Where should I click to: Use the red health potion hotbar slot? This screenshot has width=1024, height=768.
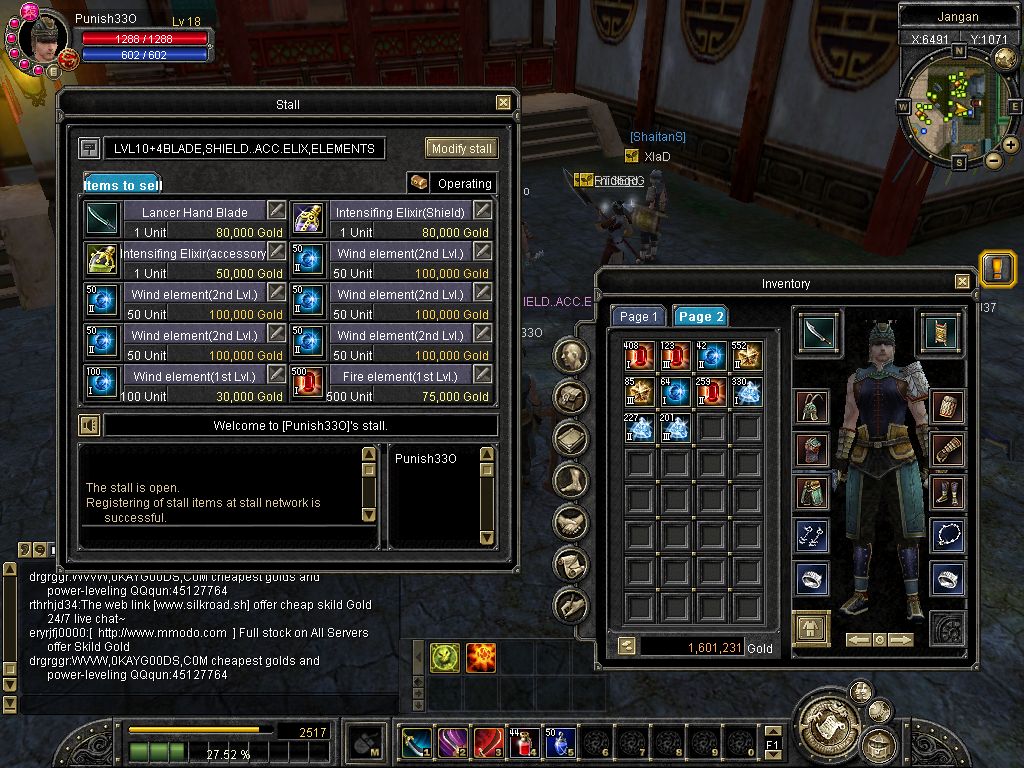tap(523, 742)
